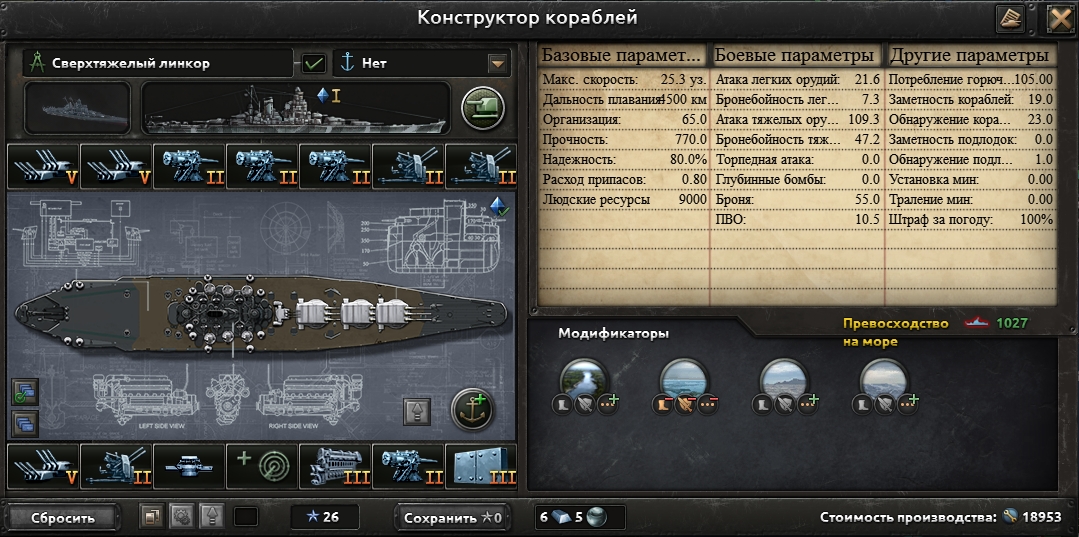
Task: Open the gear icon in the bottom bar
Action: click(181, 518)
